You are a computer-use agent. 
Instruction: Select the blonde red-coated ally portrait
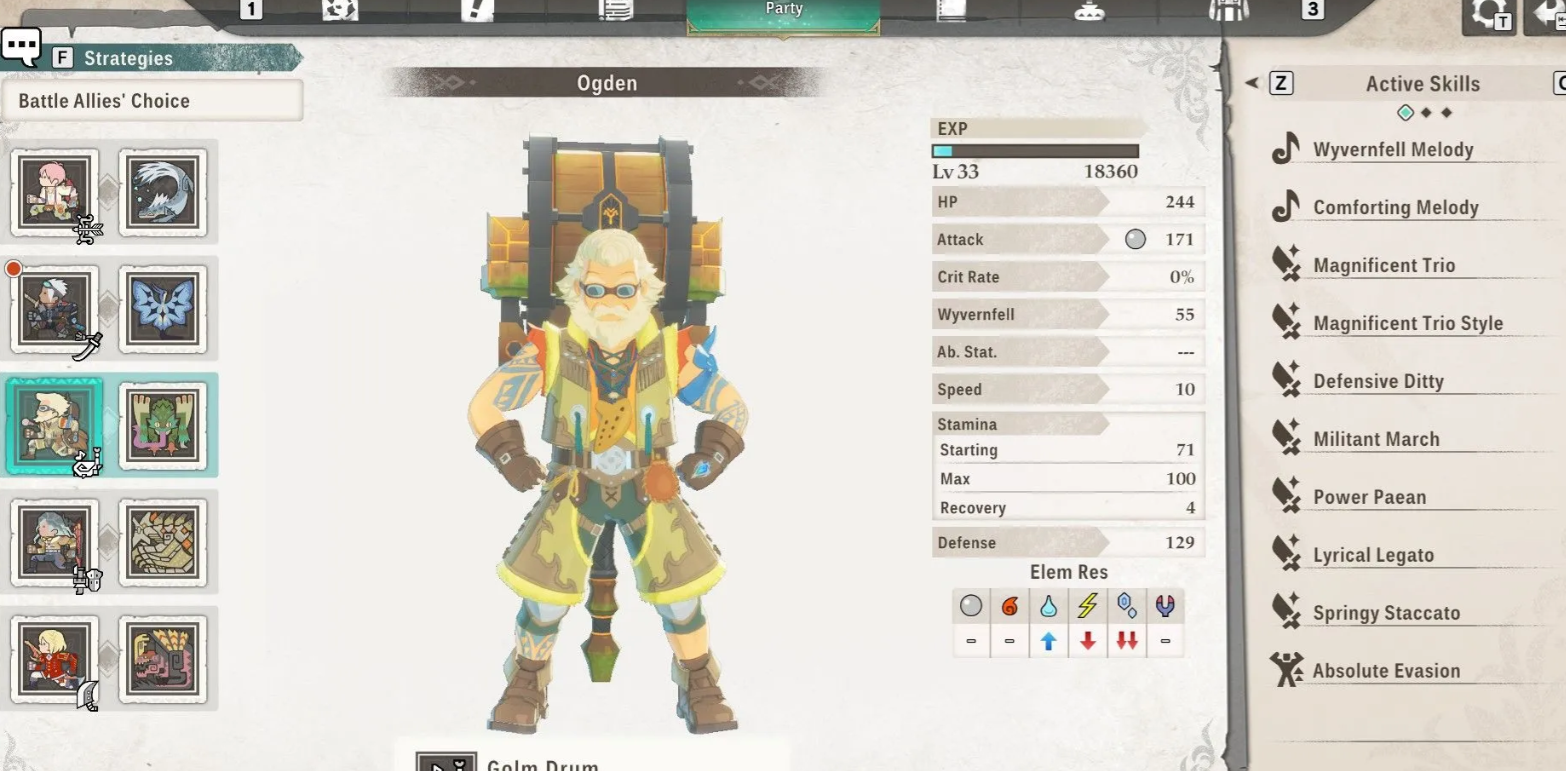[x=55, y=657]
